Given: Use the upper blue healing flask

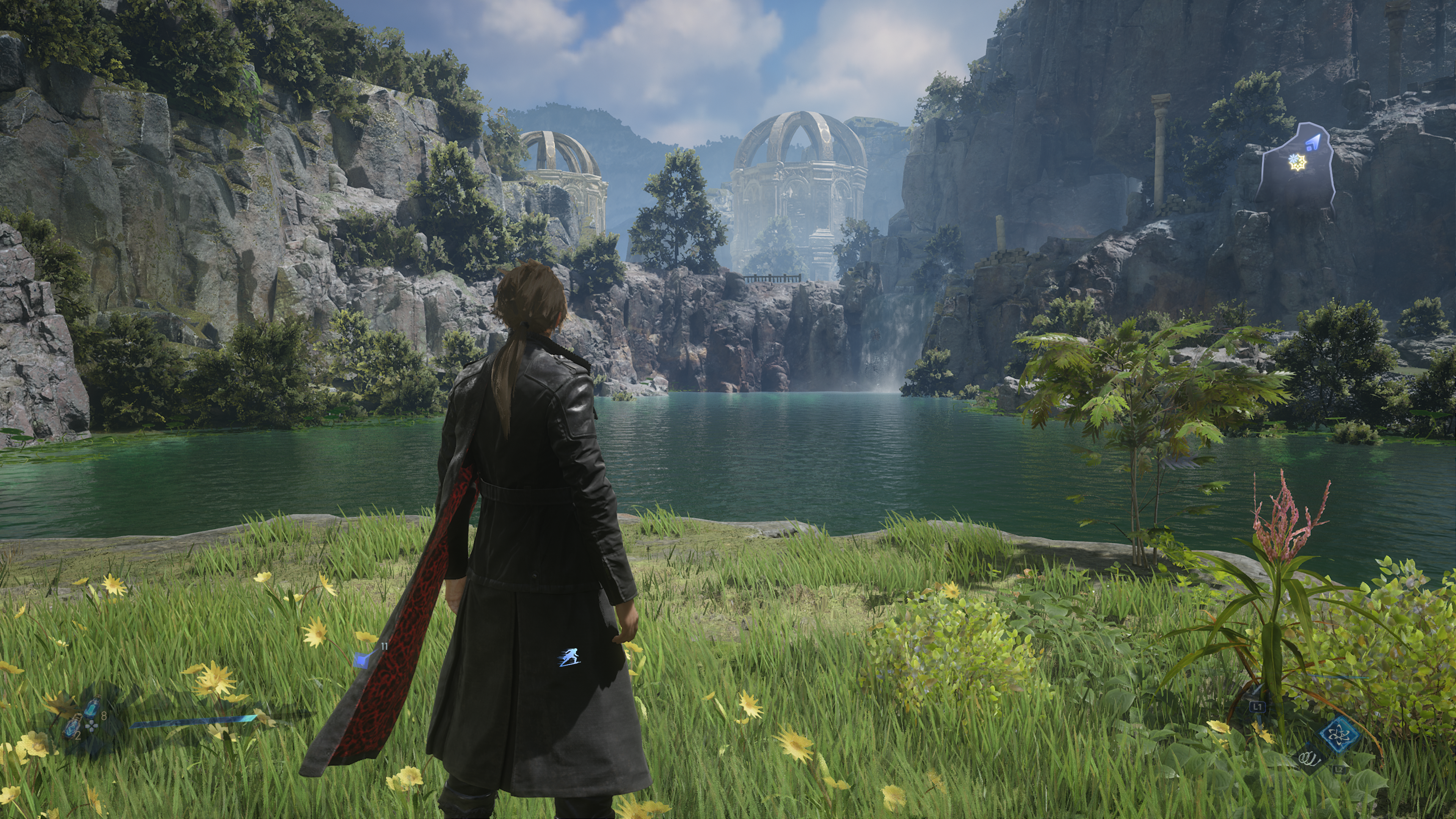Looking at the screenshot, I should 91,706.
